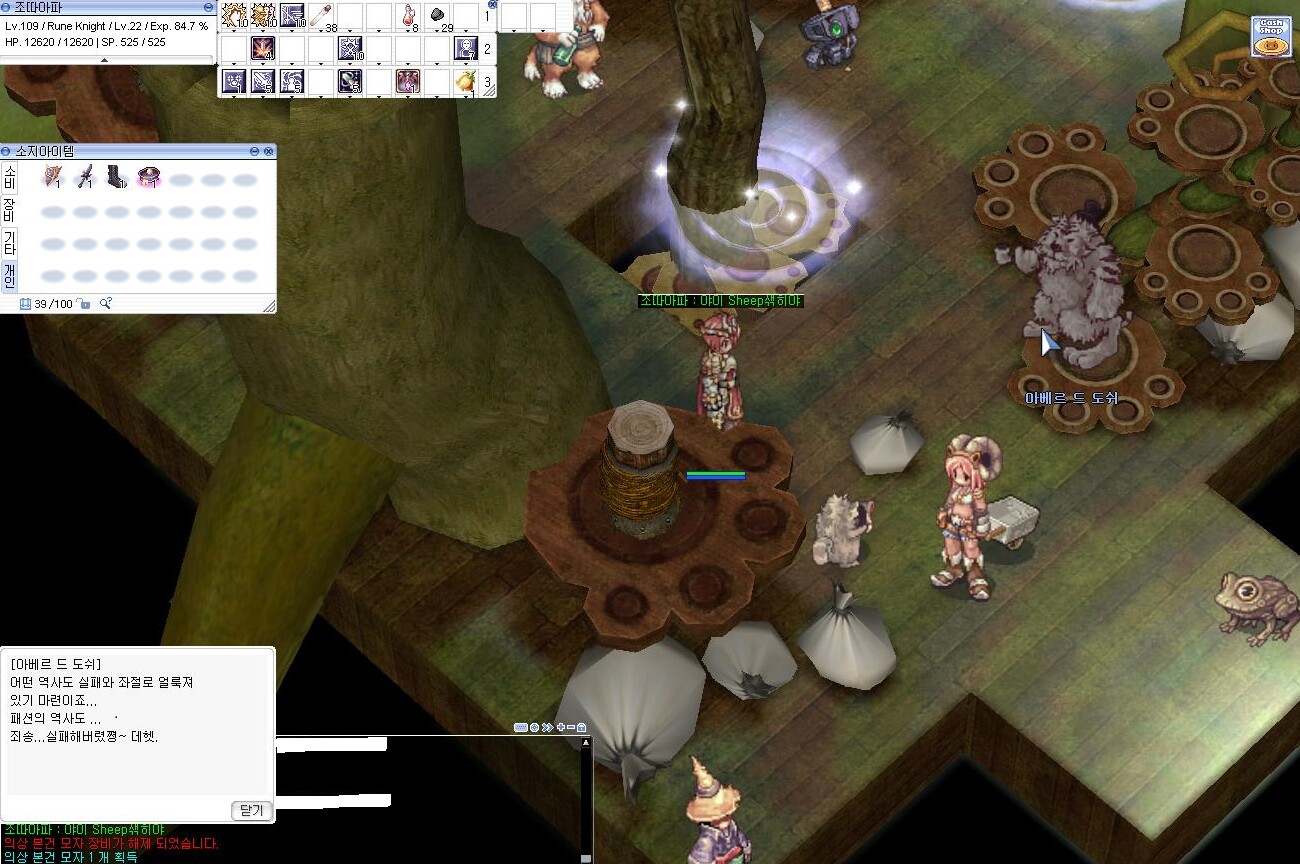Image resolution: width=1300 pixels, height=864 pixels.
Task: Select the boots item in inventory
Action: [x=117, y=177]
